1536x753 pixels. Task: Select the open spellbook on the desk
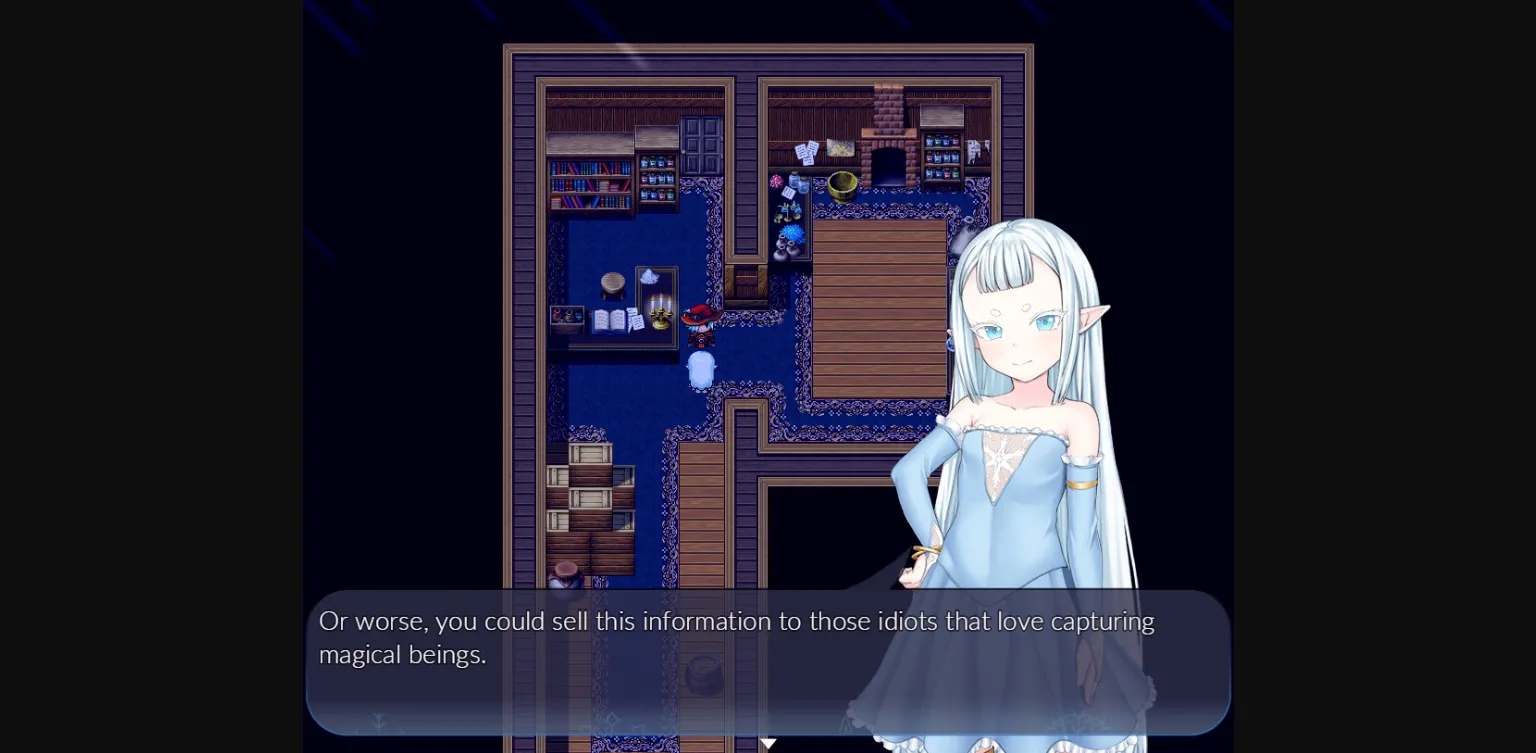(608, 319)
